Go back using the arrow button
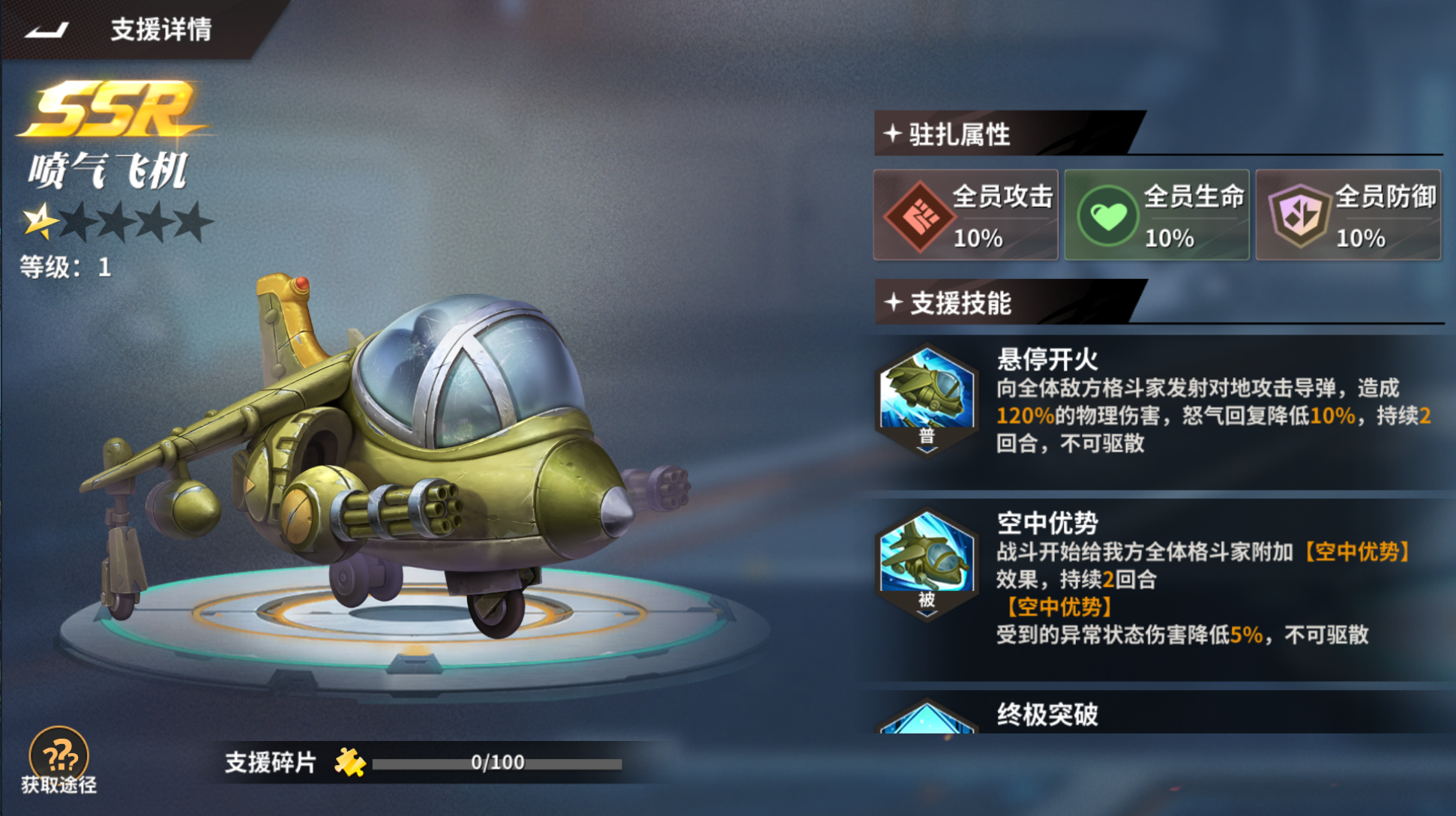Image resolution: width=1456 pixels, height=816 pixels. [x=46, y=30]
